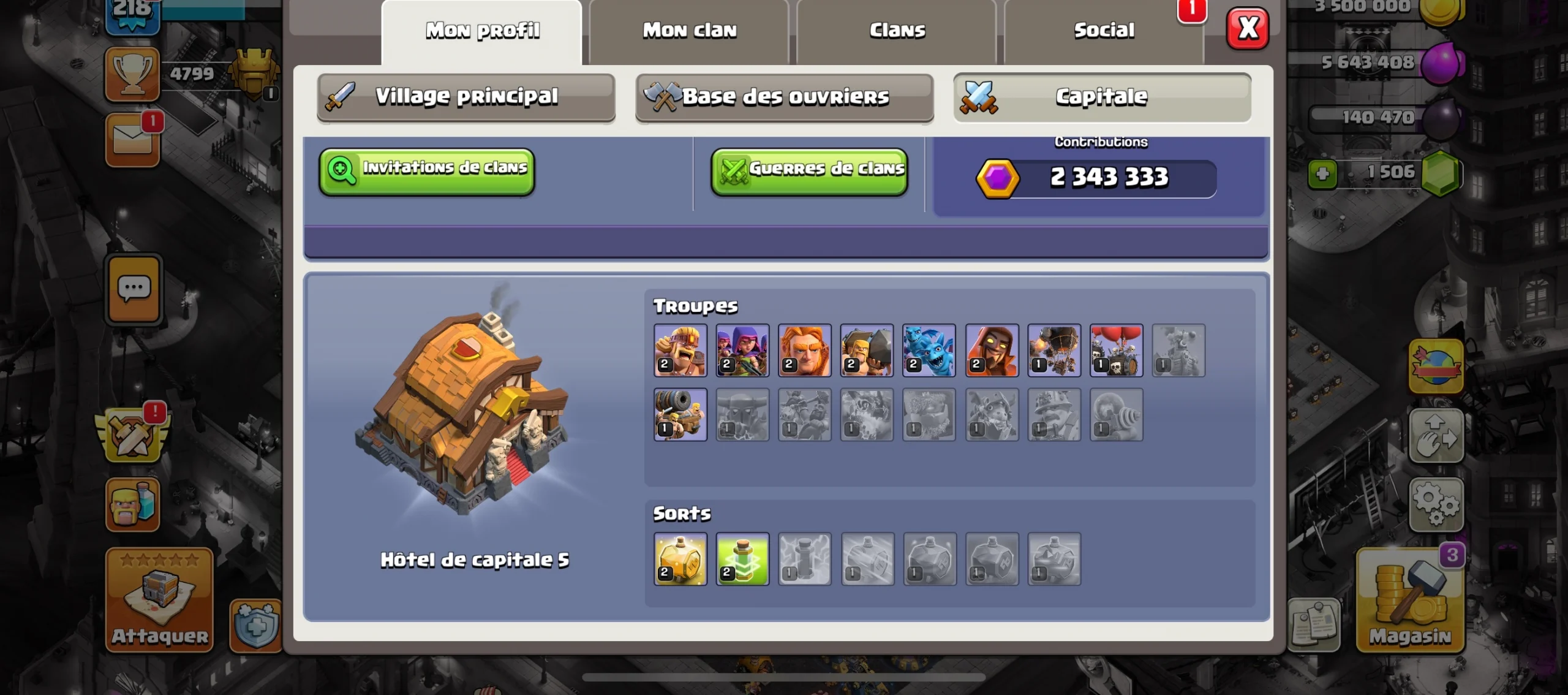Choose the green Jump spell icon
Screen dimensions: 1568x695
click(742, 559)
